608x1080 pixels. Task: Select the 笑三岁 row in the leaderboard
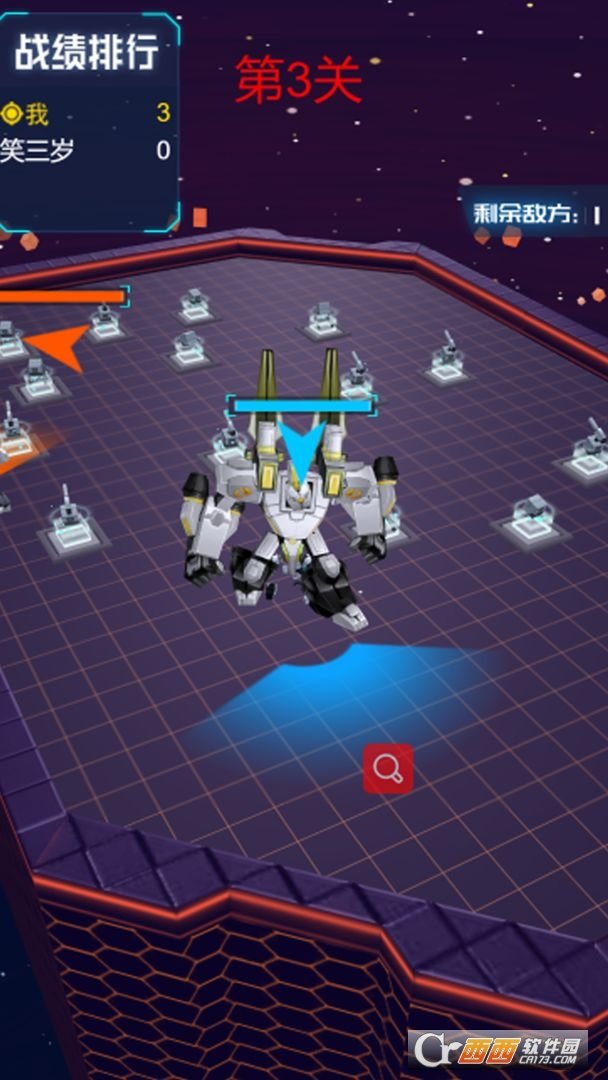[x=85, y=151]
